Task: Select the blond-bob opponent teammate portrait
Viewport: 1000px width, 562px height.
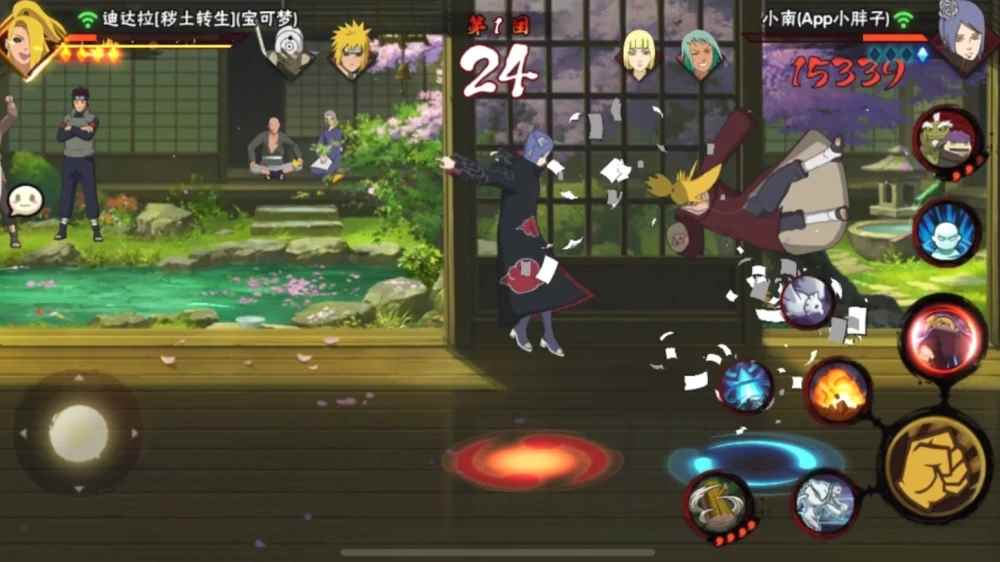Action: point(640,52)
